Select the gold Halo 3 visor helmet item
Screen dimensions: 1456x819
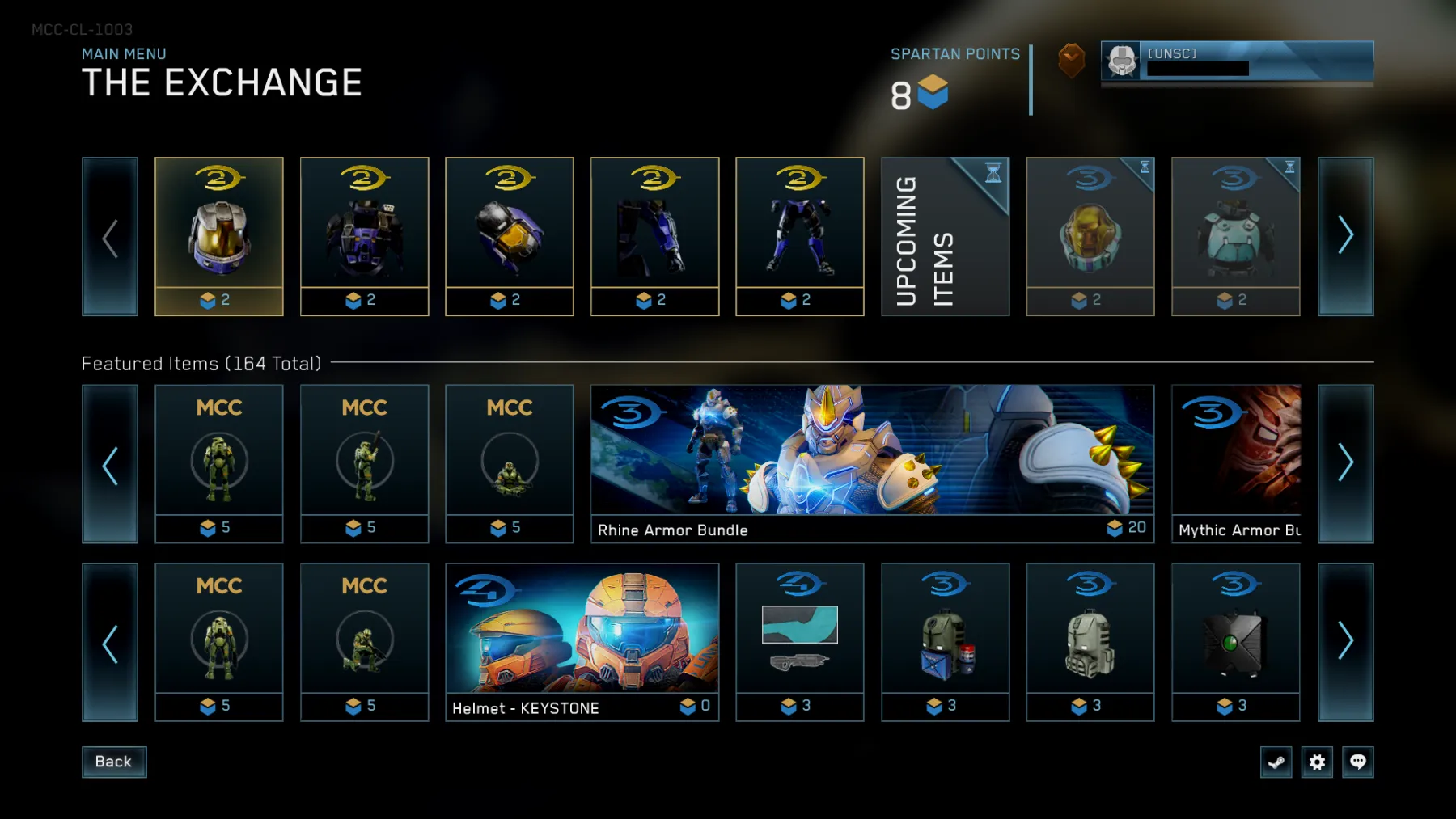coord(1090,236)
